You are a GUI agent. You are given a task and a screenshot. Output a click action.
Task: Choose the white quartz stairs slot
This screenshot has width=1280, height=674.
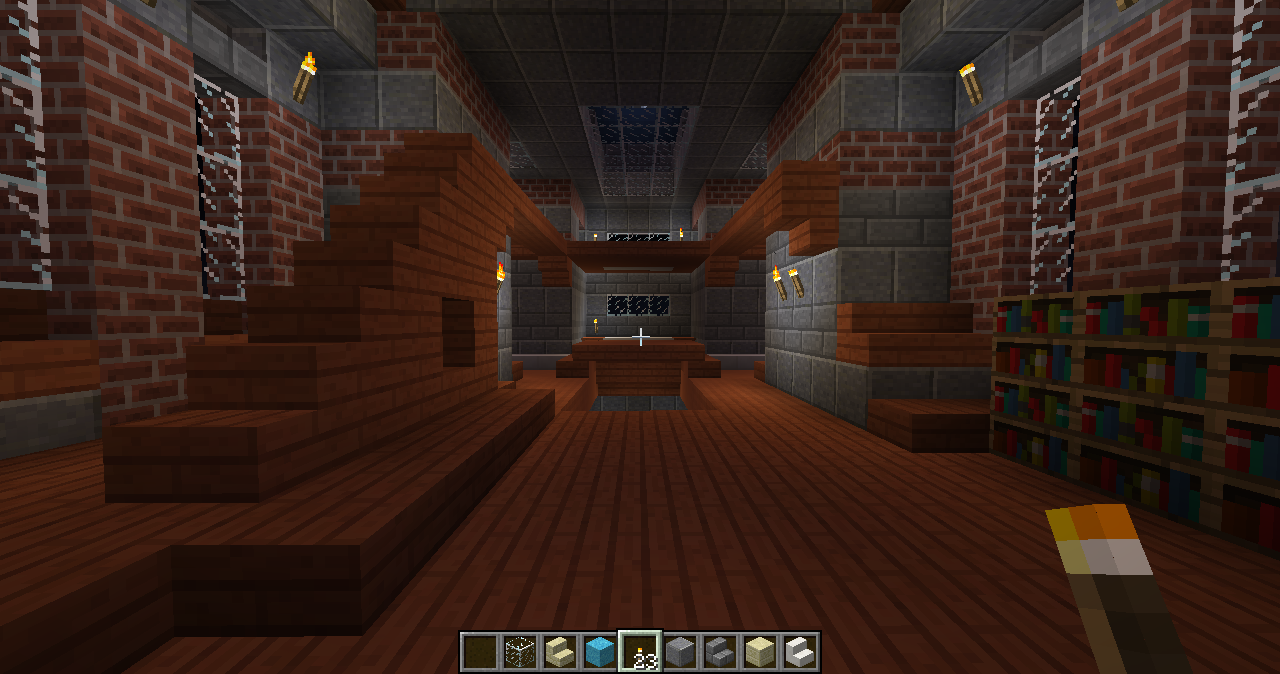point(800,652)
